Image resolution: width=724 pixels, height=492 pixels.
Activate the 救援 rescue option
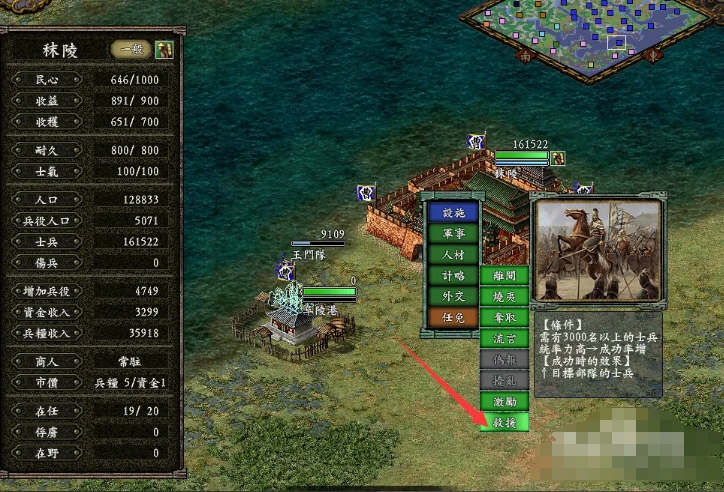(x=504, y=422)
